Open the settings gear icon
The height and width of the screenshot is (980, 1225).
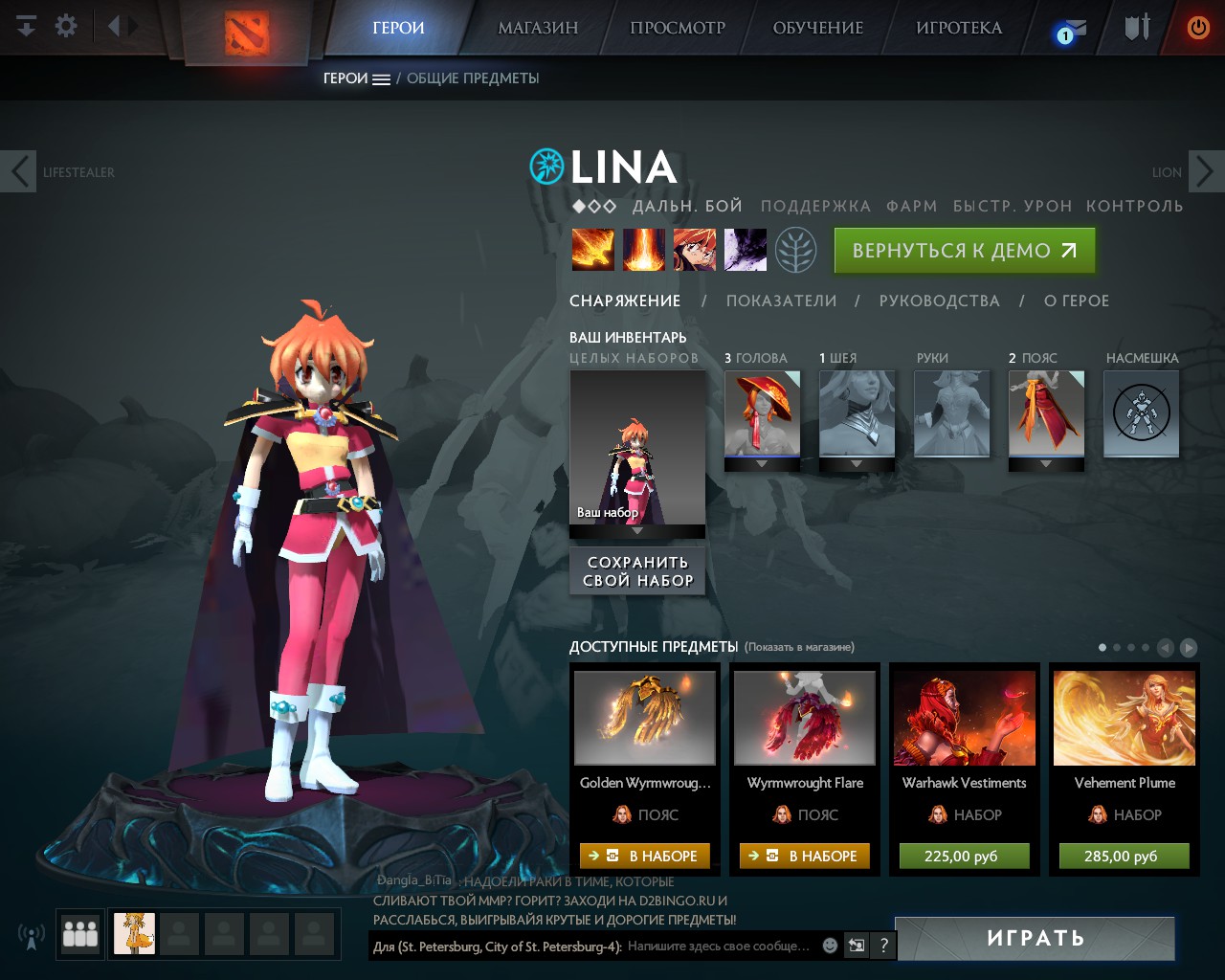66,26
